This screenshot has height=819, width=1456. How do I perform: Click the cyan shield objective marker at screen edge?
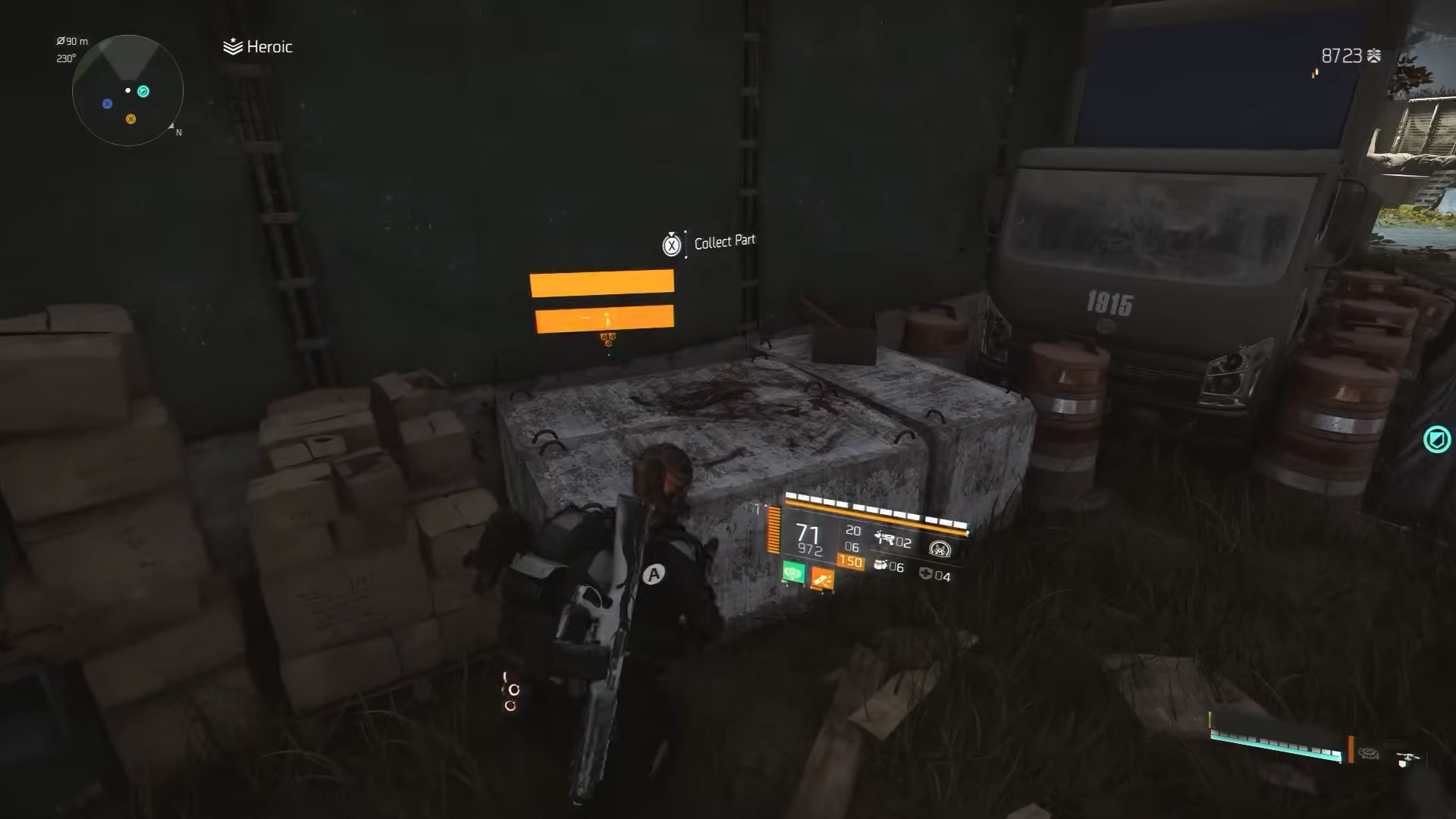tap(1436, 439)
